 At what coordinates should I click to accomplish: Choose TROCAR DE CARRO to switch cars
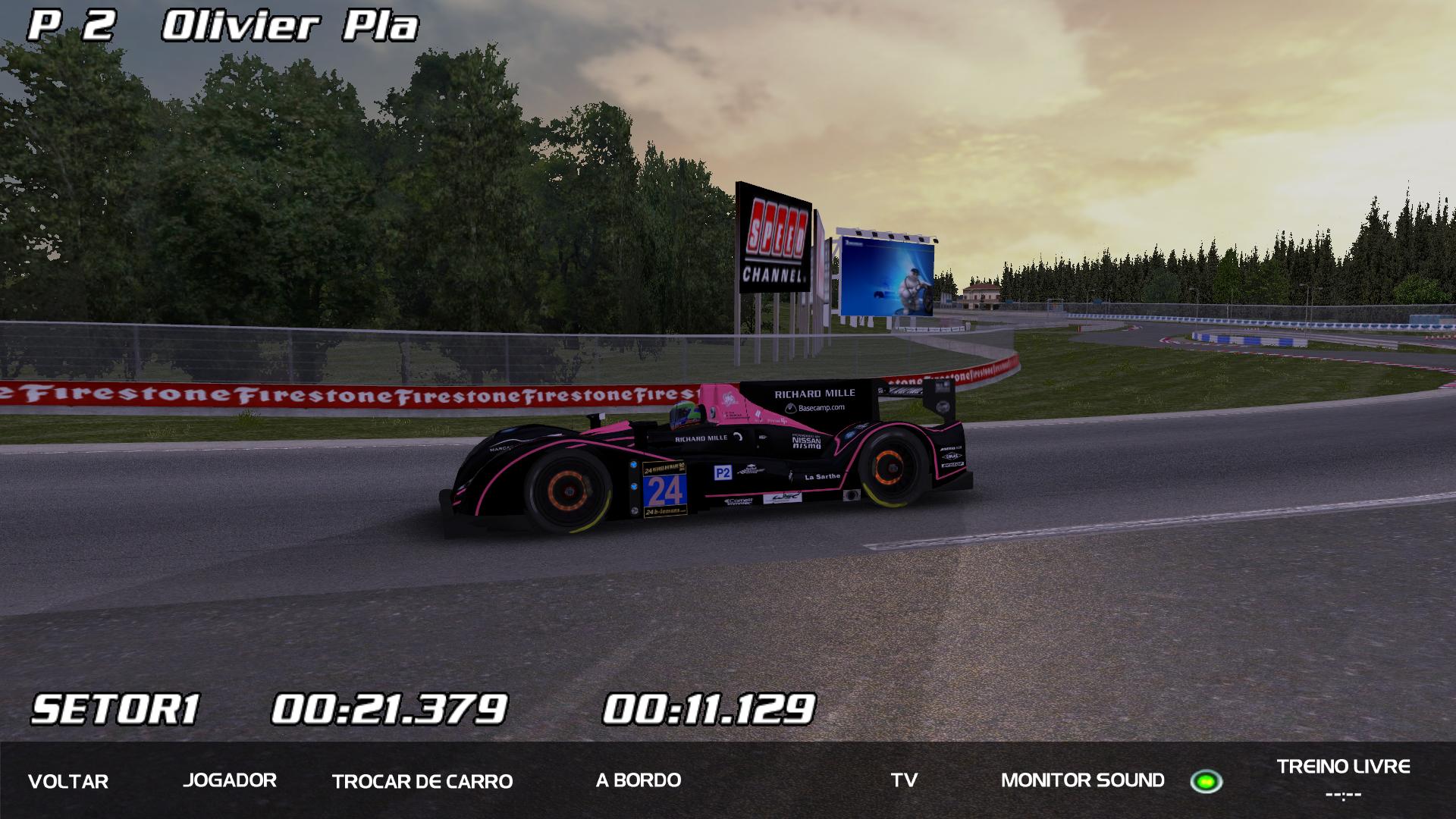tap(422, 781)
